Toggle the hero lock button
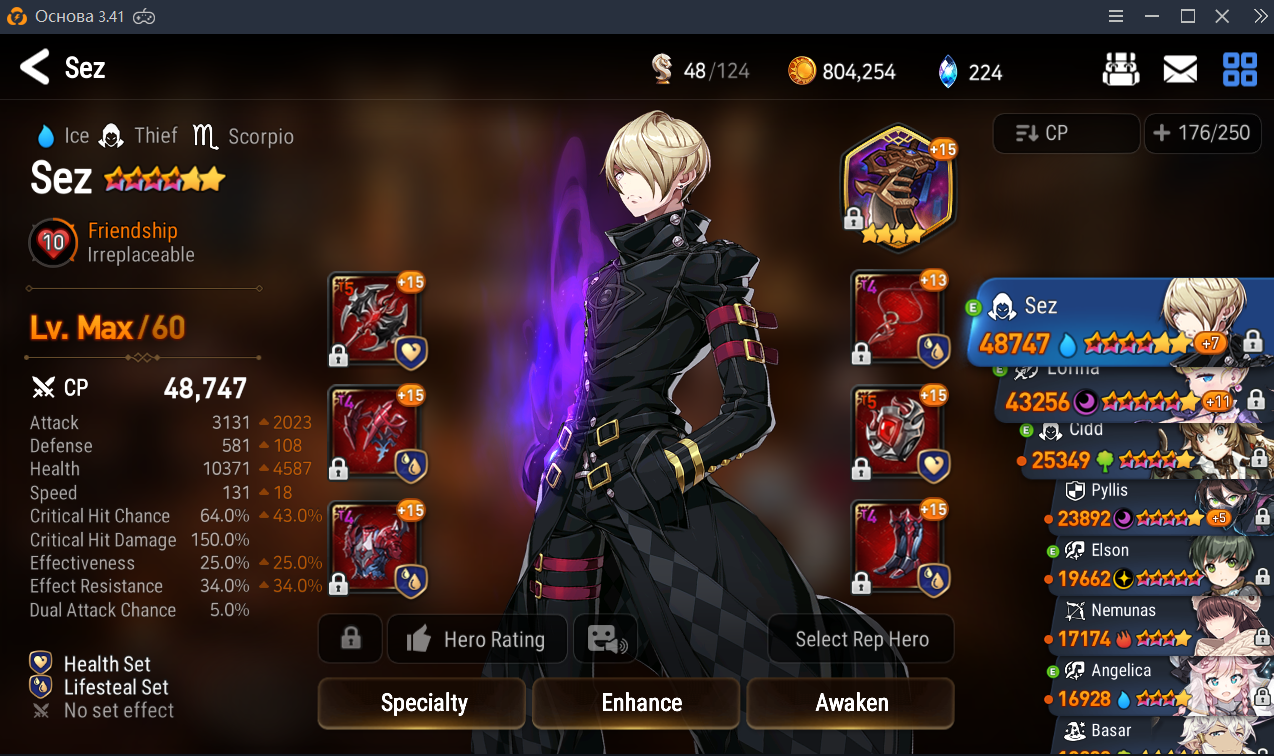The width and height of the screenshot is (1274, 756). pos(350,640)
